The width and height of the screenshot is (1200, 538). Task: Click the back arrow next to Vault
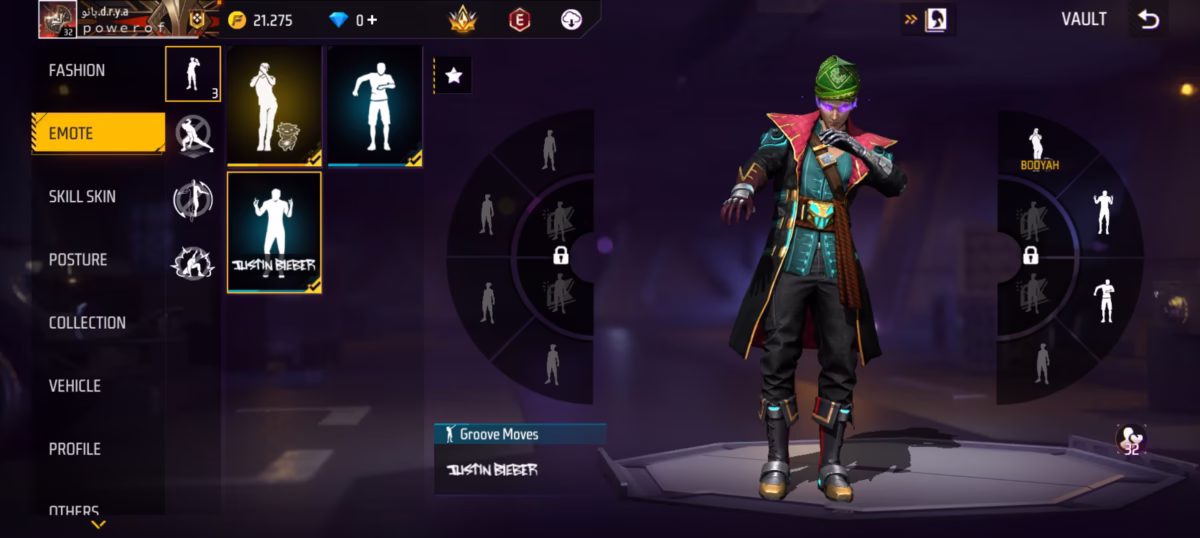coord(1148,19)
